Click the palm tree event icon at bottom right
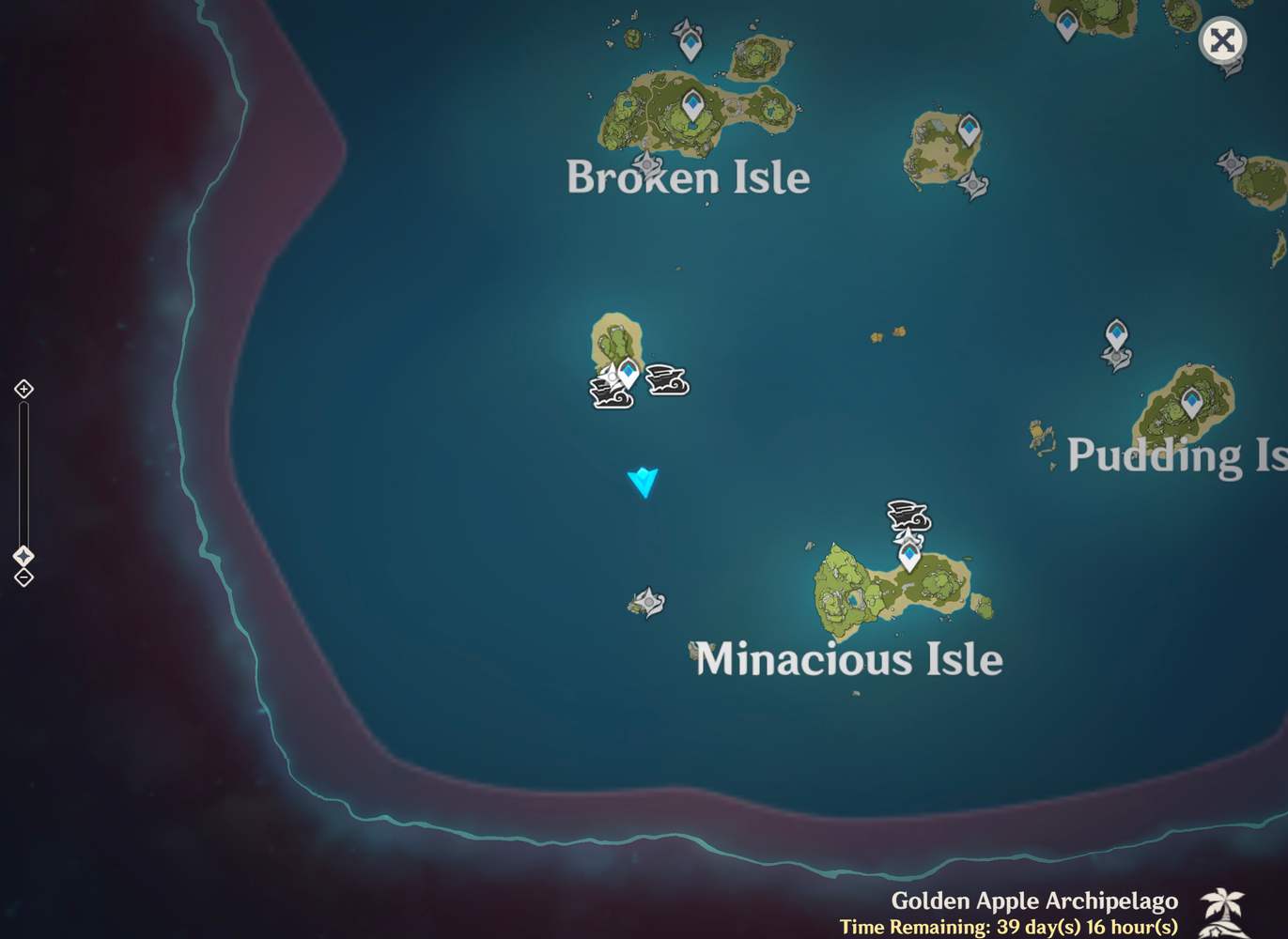 (1222, 912)
